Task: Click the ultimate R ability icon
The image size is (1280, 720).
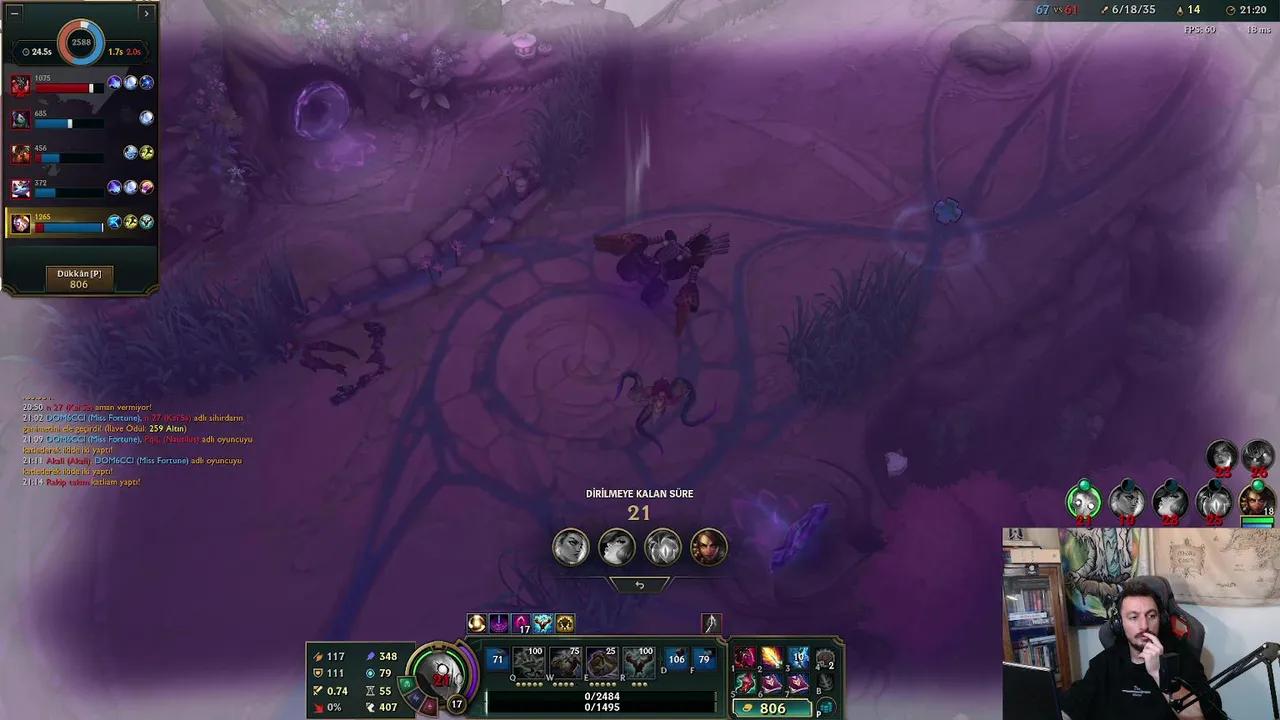Action: (640, 661)
